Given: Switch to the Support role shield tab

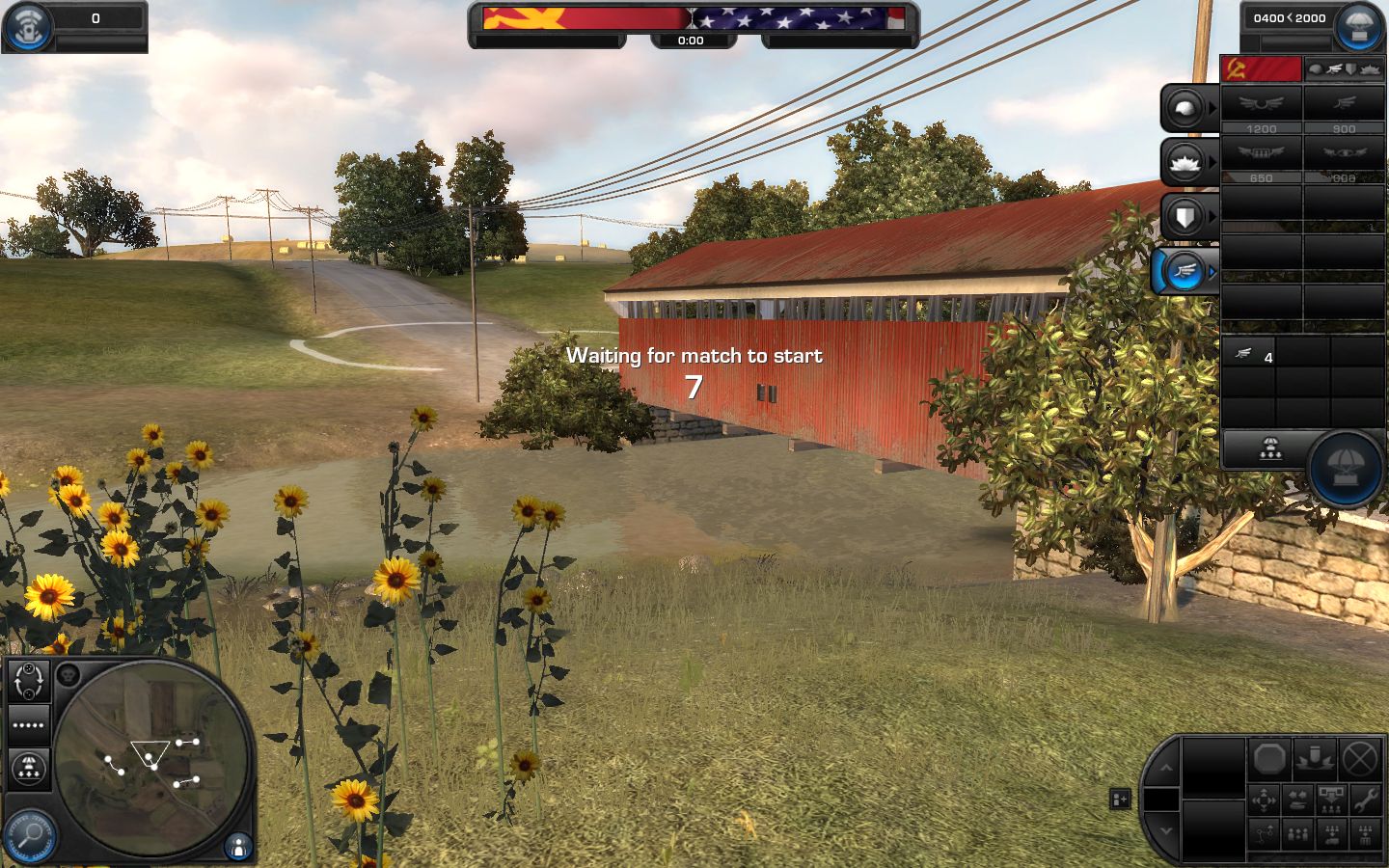Looking at the screenshot, I should (1185, 216).
